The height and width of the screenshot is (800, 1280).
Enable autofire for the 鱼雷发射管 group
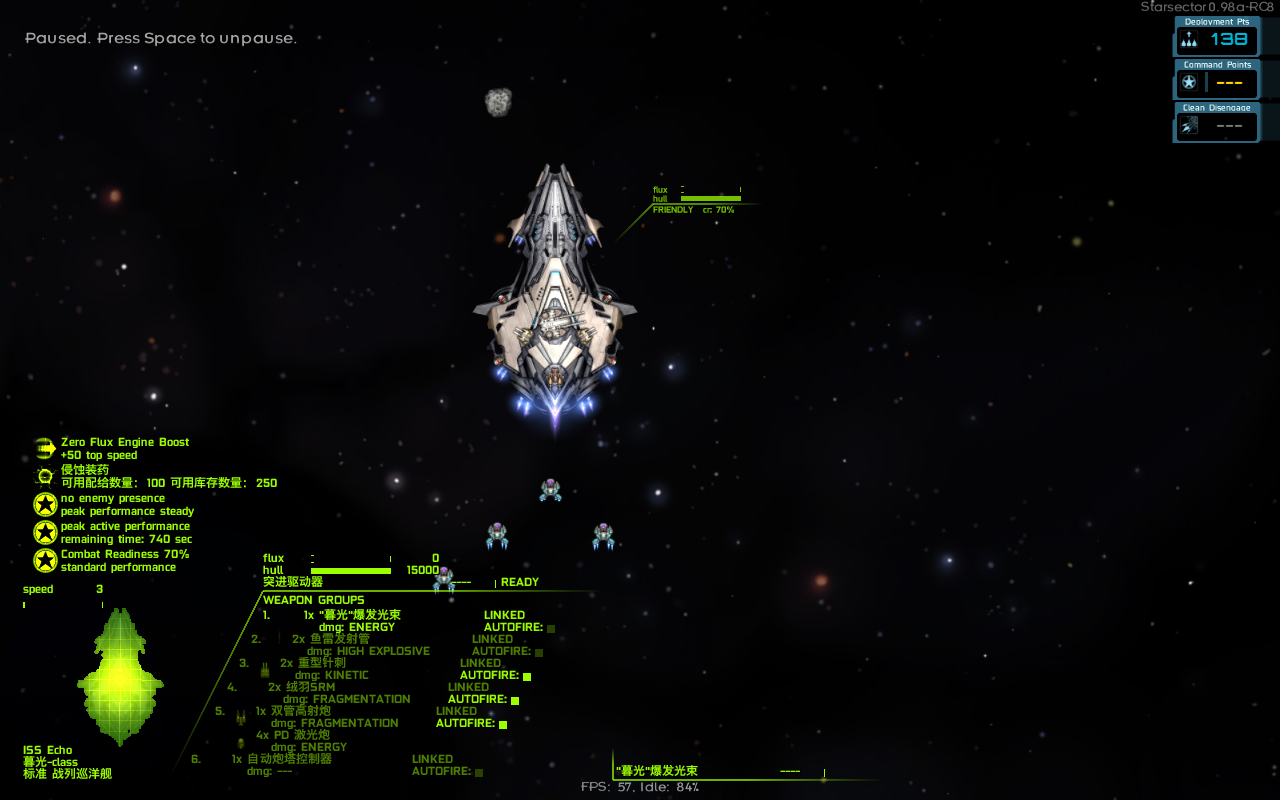click(x=539, y=651)
